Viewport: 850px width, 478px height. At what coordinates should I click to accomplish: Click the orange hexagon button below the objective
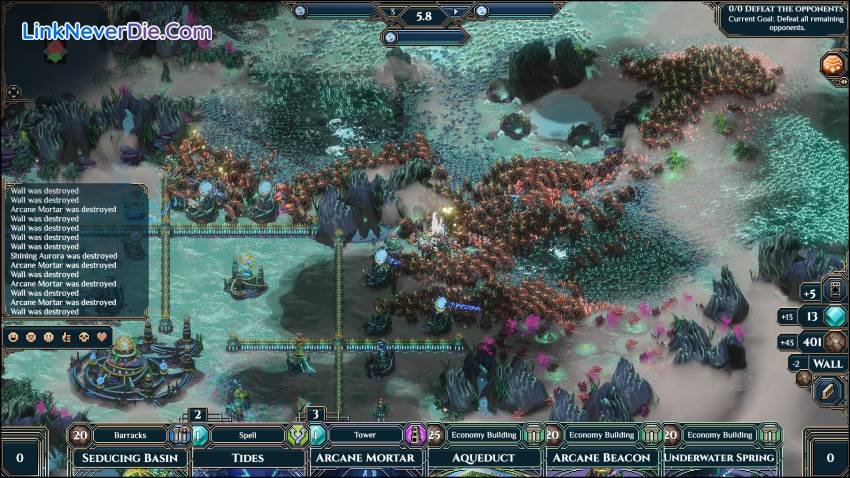832,66
